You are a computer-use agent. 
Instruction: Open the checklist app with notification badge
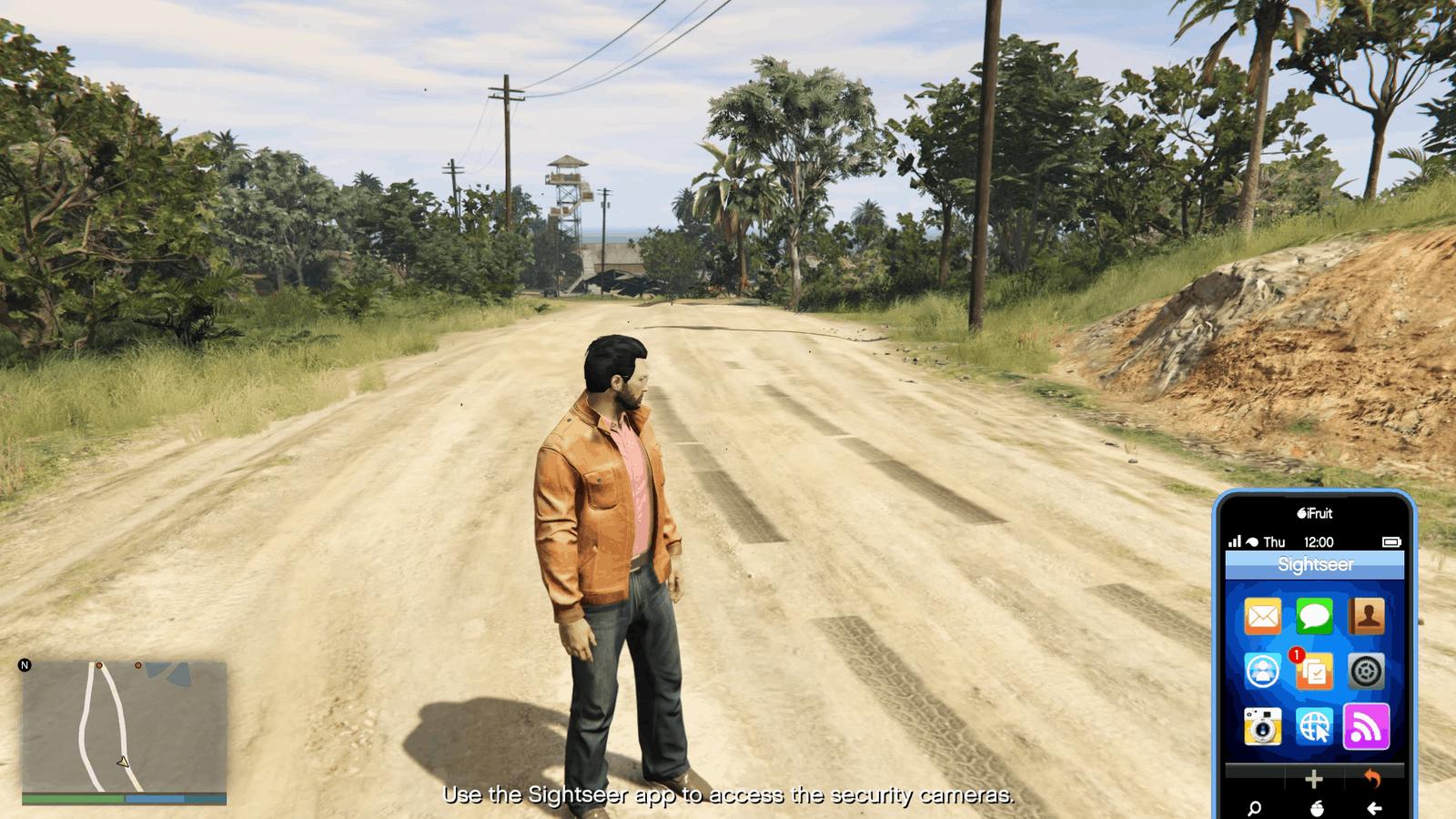[1314, 672]
